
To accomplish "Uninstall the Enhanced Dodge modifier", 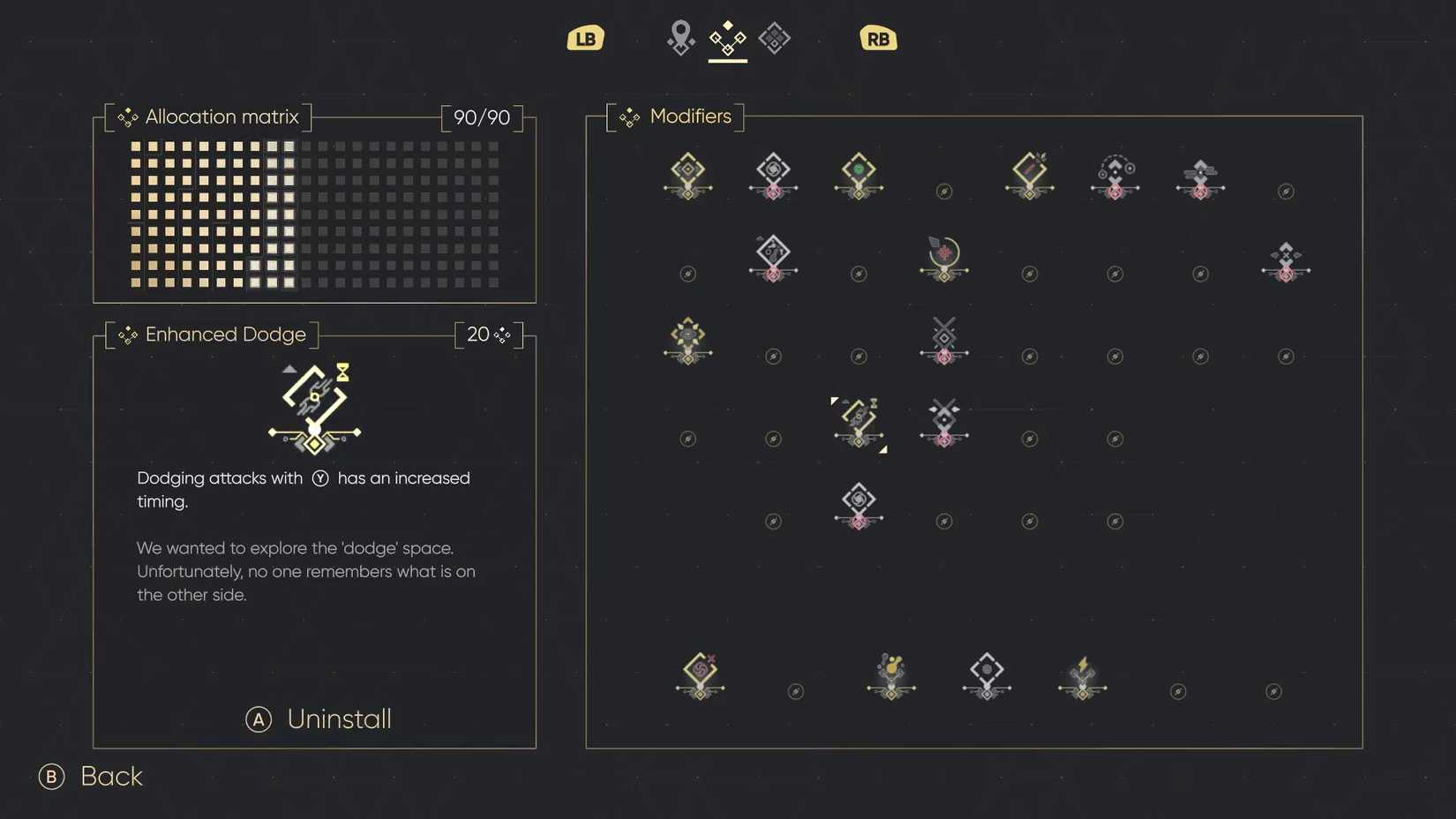I will (319, 719).
